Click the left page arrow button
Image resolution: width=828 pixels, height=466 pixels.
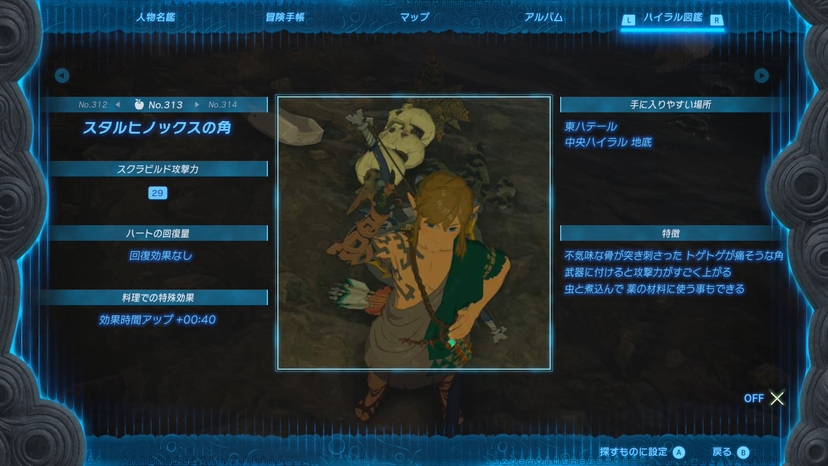tap(62, 76)
